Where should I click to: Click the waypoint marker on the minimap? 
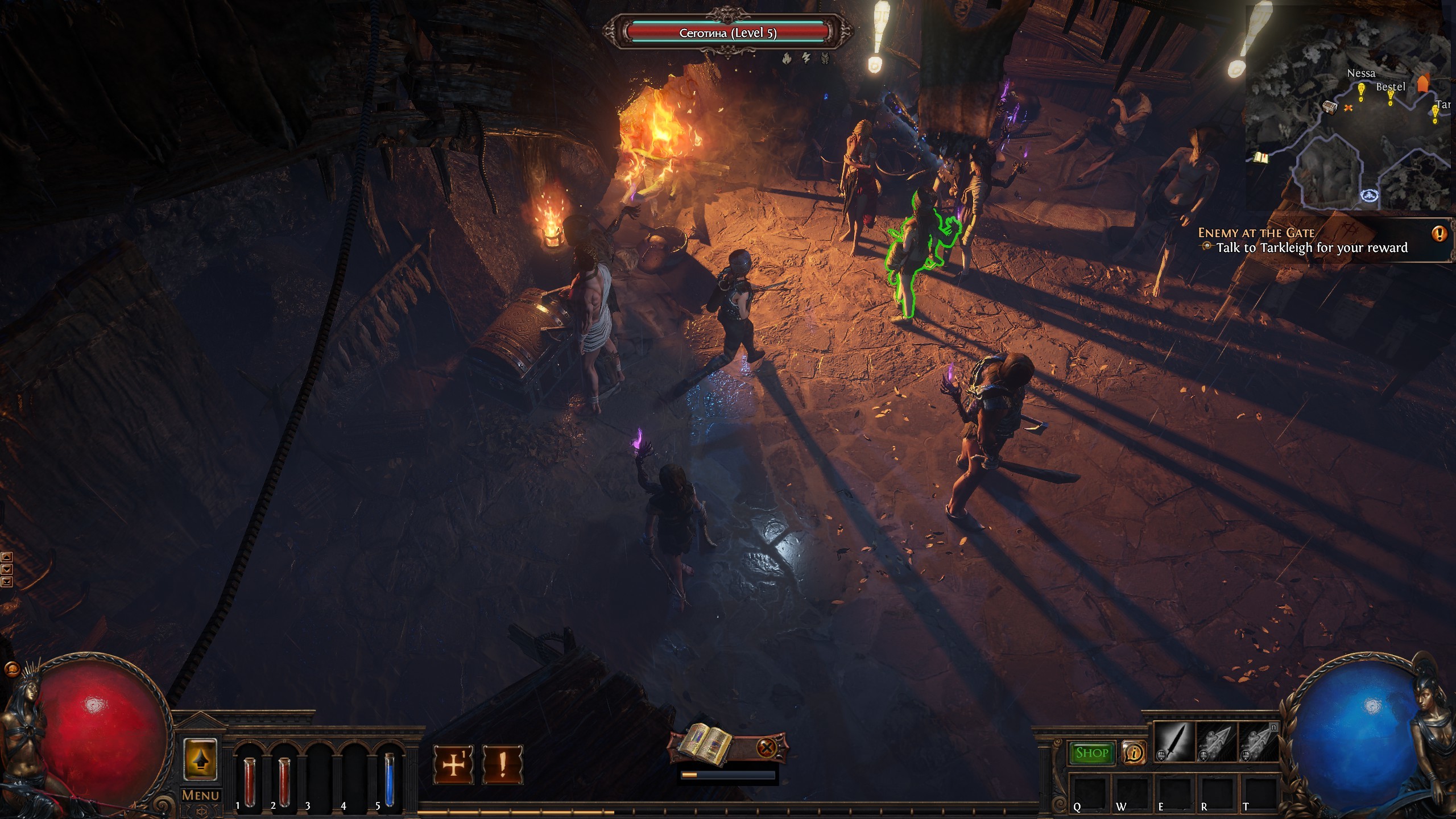point(1368,196)
